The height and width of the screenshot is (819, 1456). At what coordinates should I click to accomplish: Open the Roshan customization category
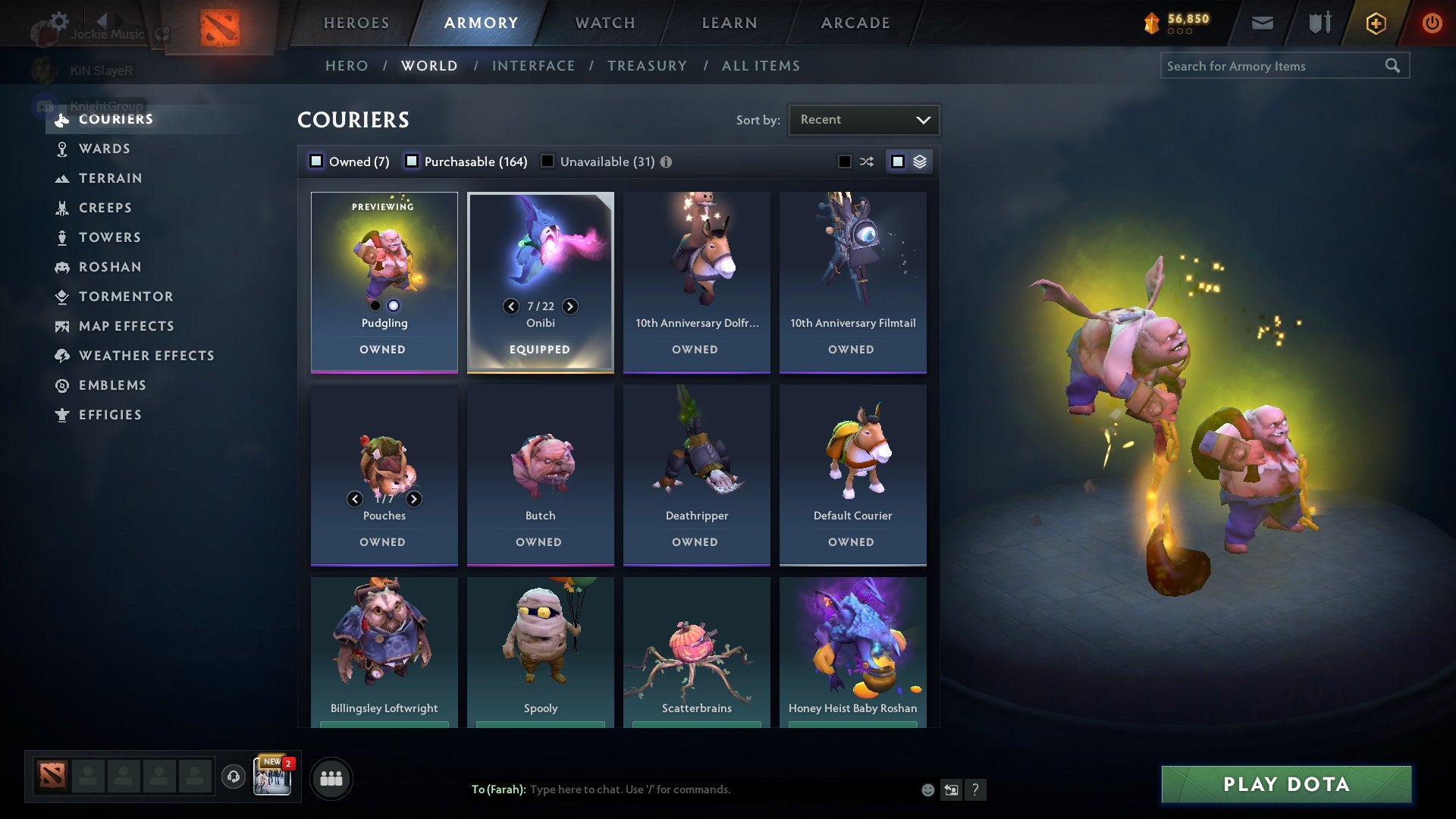tap(111, 267)
